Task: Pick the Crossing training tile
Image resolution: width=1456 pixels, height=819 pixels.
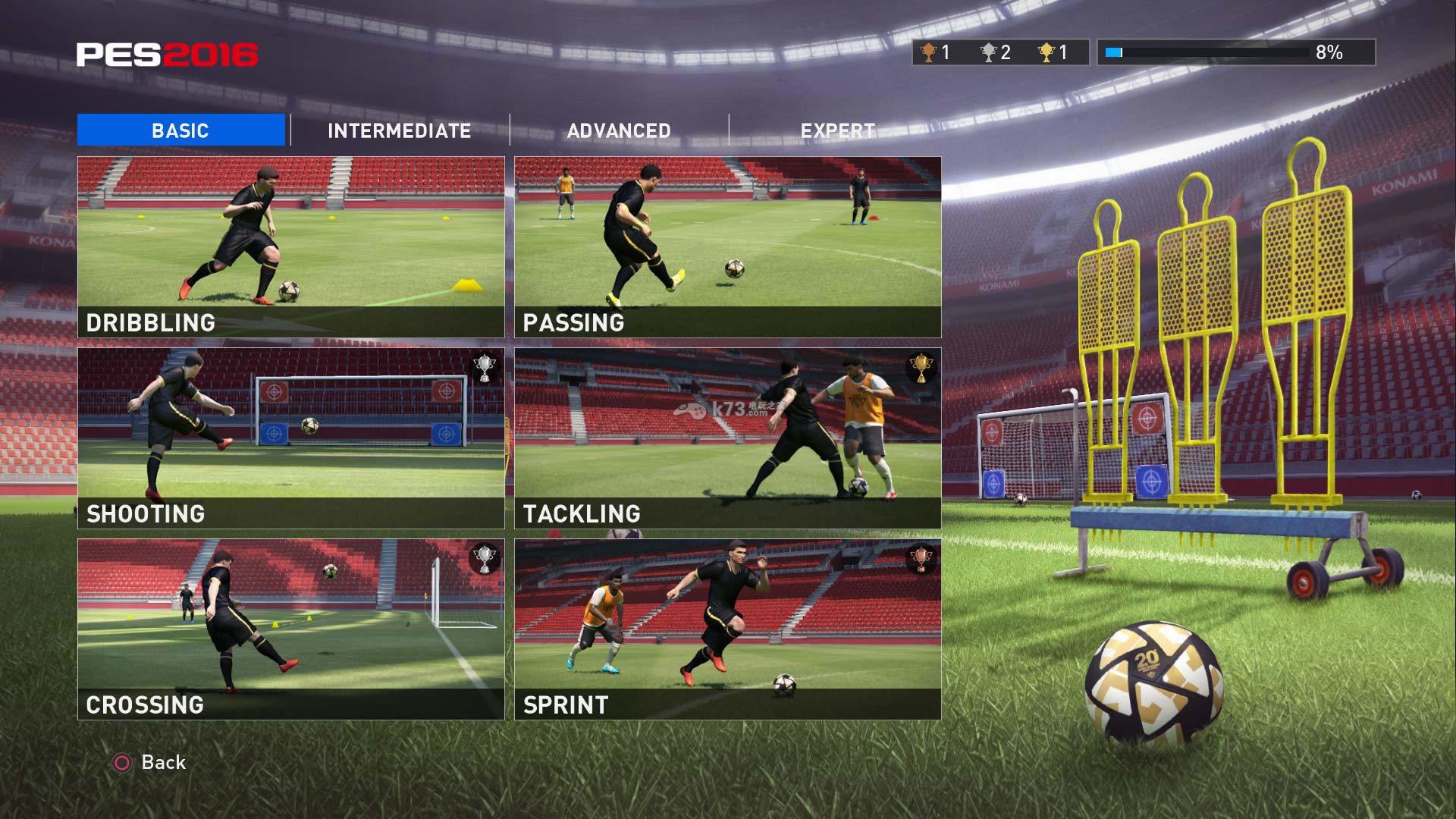Action: coord(290,629)
